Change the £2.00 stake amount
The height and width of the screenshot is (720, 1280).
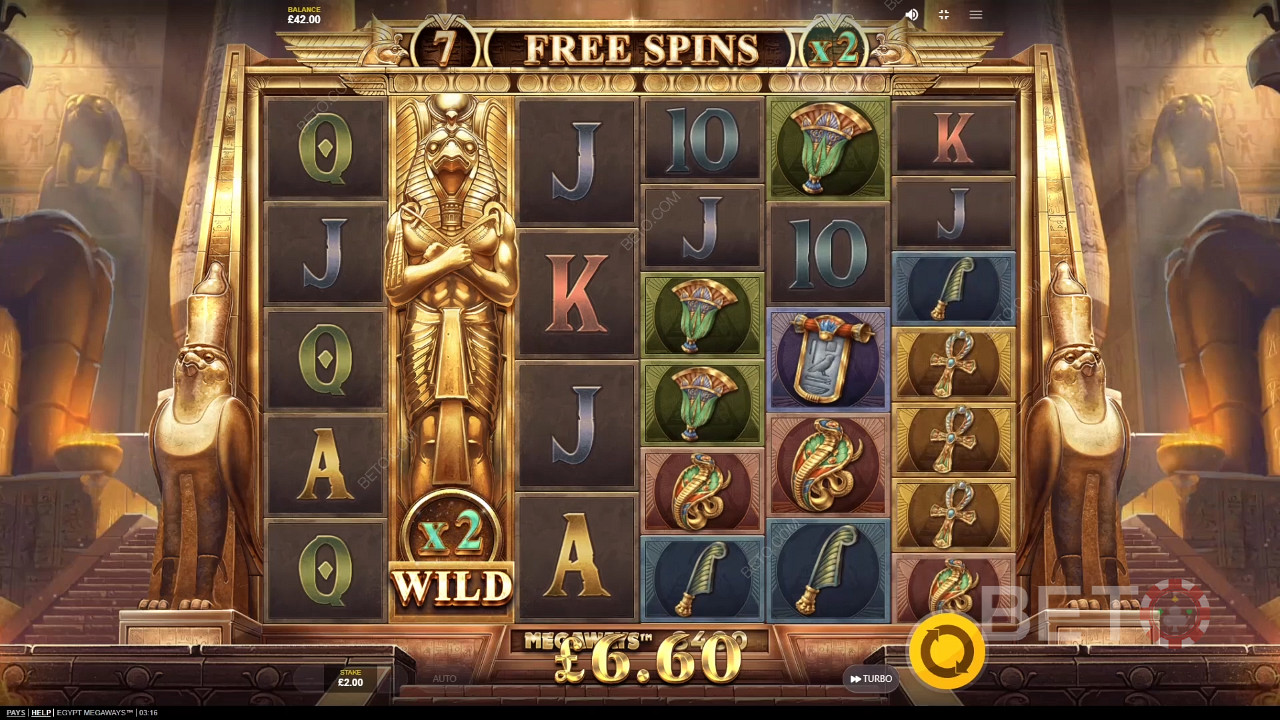[x=350, y=679]
